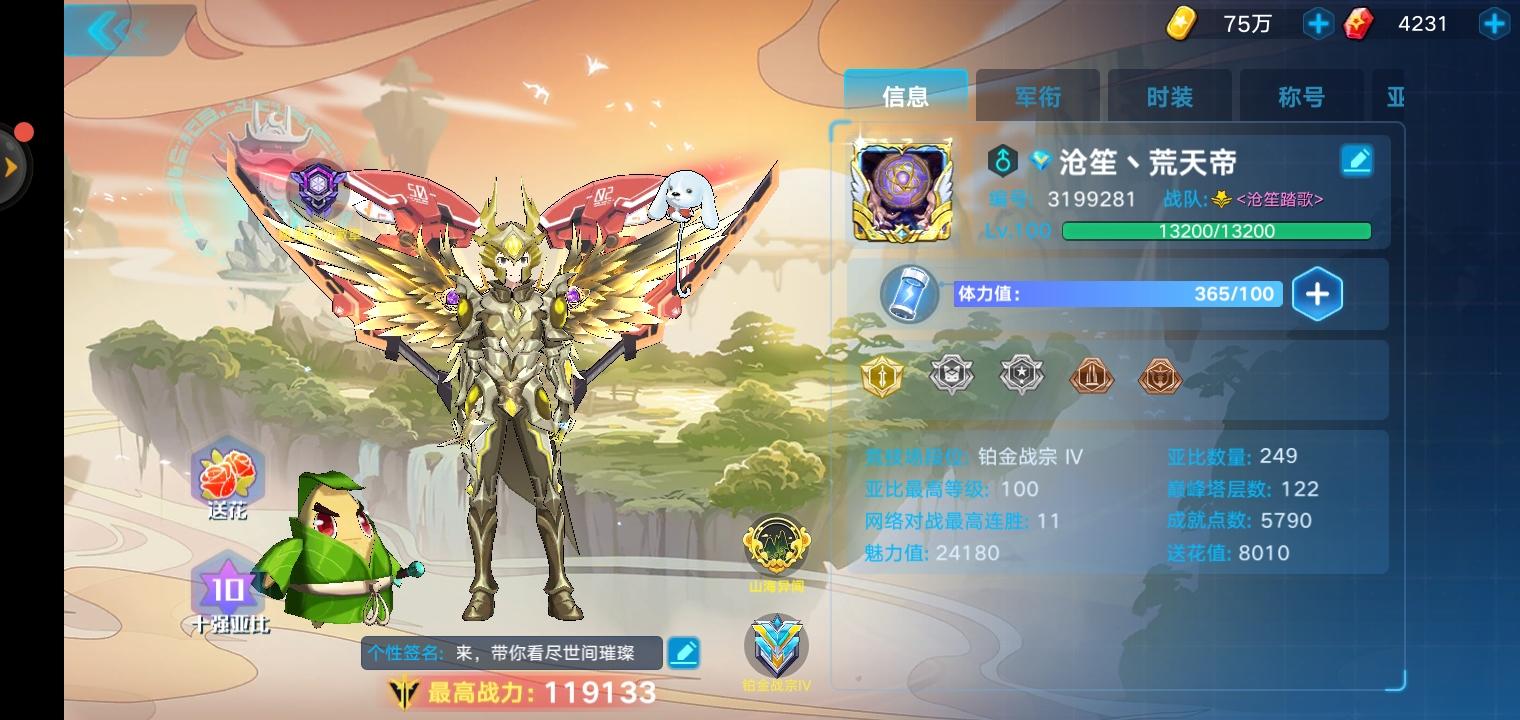Viewport: 1520px width, 720px height.
Task: Click the plus to add 体力值 stamina
Action: click(x=1318, y=293)
